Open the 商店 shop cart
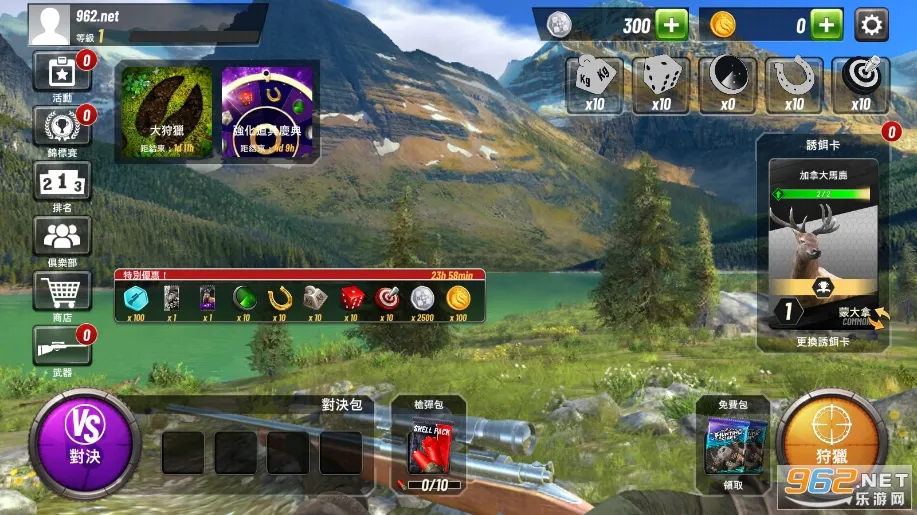Viewport: 917px width, 515px height. (62, 294)
